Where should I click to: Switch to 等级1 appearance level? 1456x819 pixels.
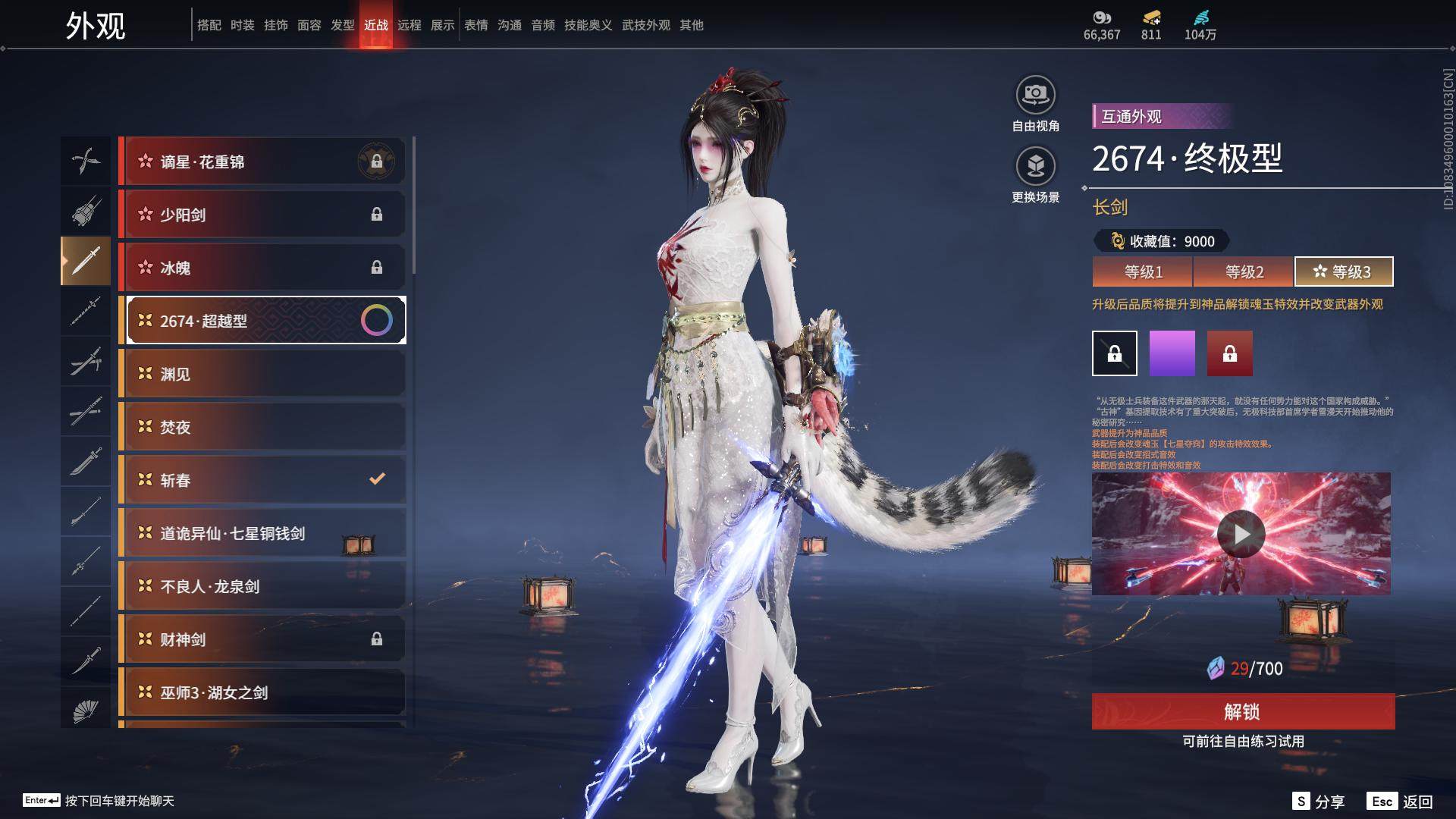(x=1142, y=271)
